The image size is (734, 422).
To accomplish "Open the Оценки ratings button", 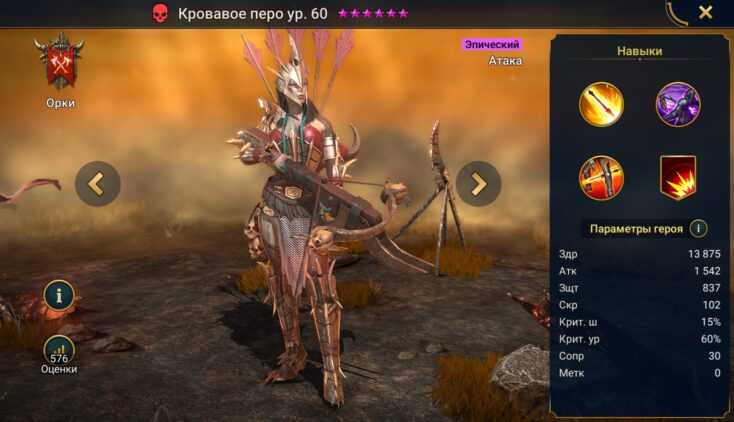I will pos(59,352).
